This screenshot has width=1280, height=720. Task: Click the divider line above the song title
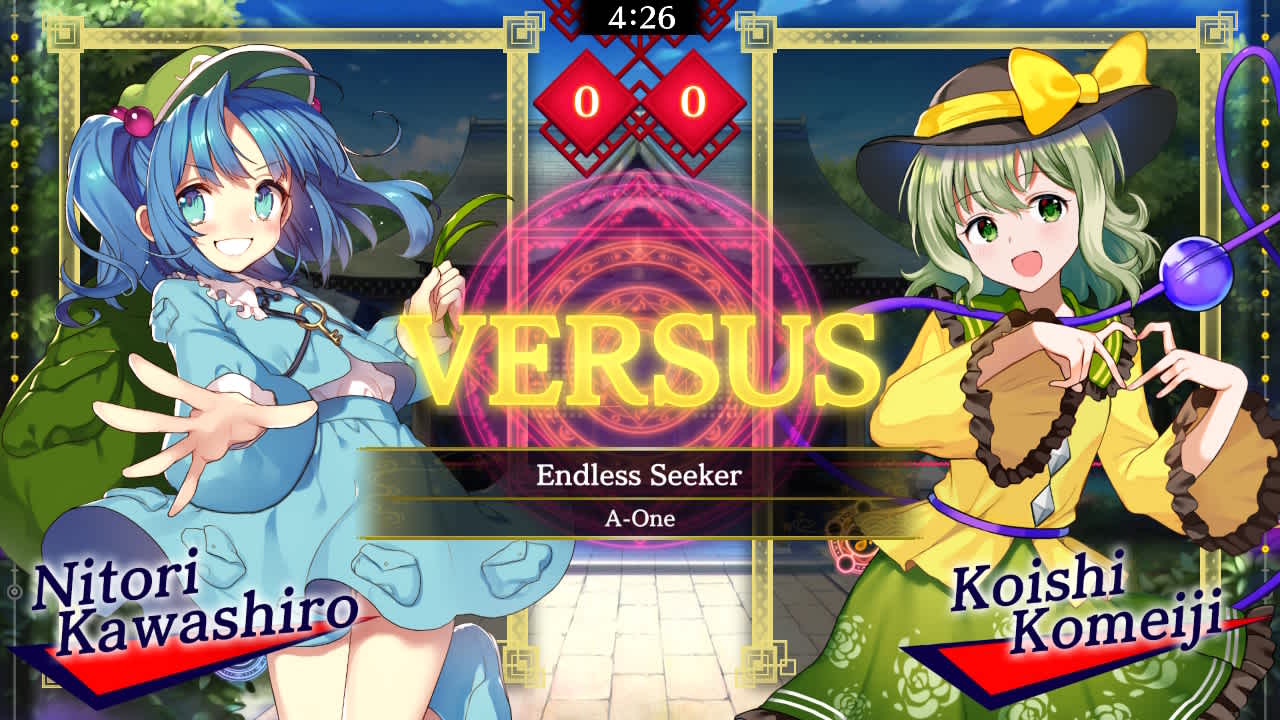(x=638, y=451)
